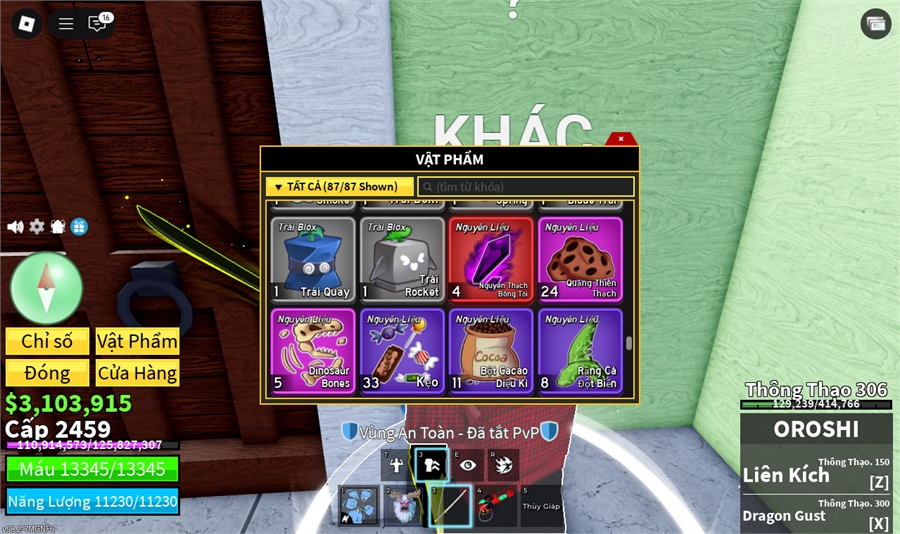Toggle the sound speaker icon
Image resolution: width=900 pixels, height=534 pixels.
click(15, 227)
